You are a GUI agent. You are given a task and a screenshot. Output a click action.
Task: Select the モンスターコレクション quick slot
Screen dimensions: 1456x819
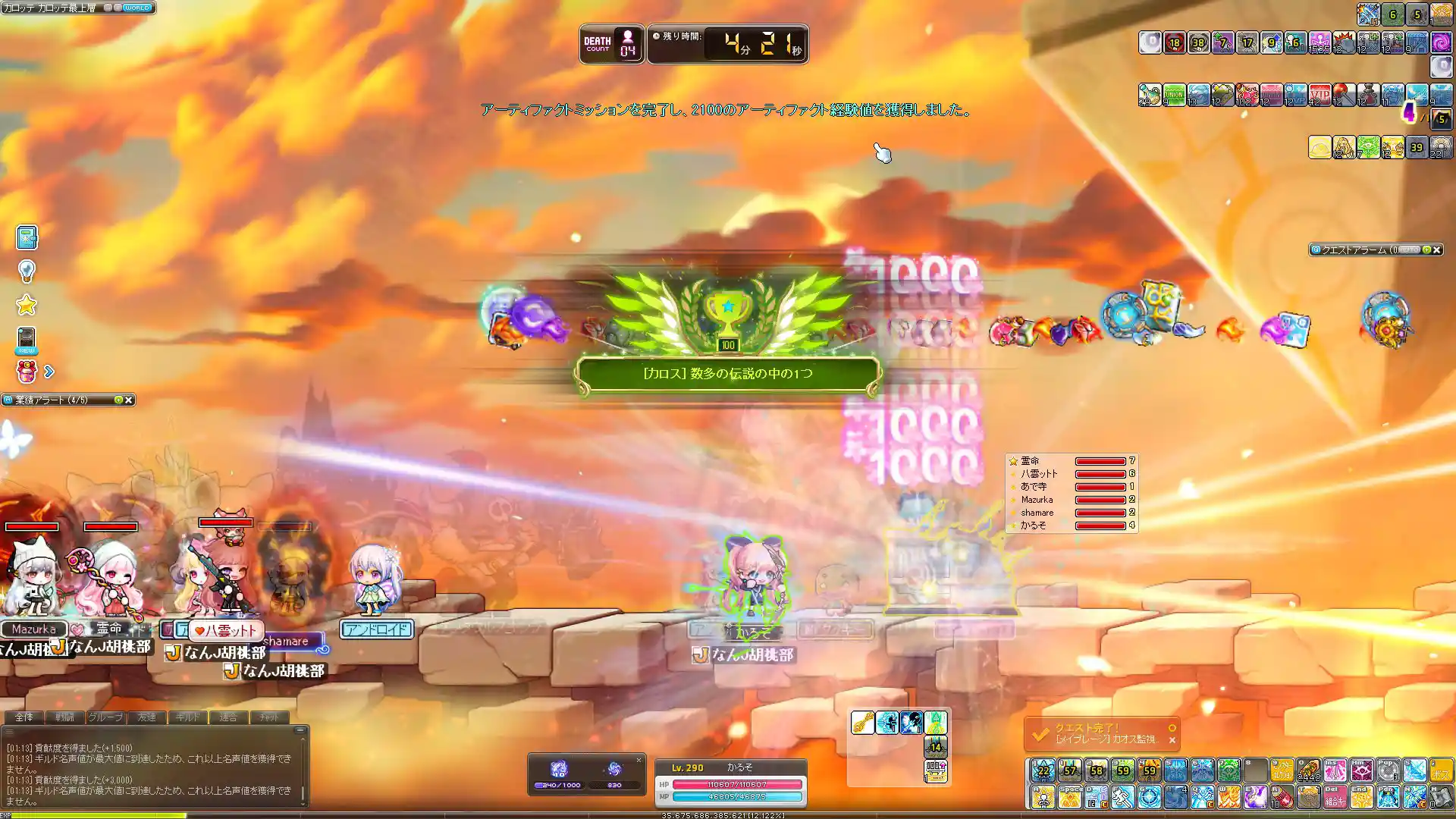tap(1282, 770)
